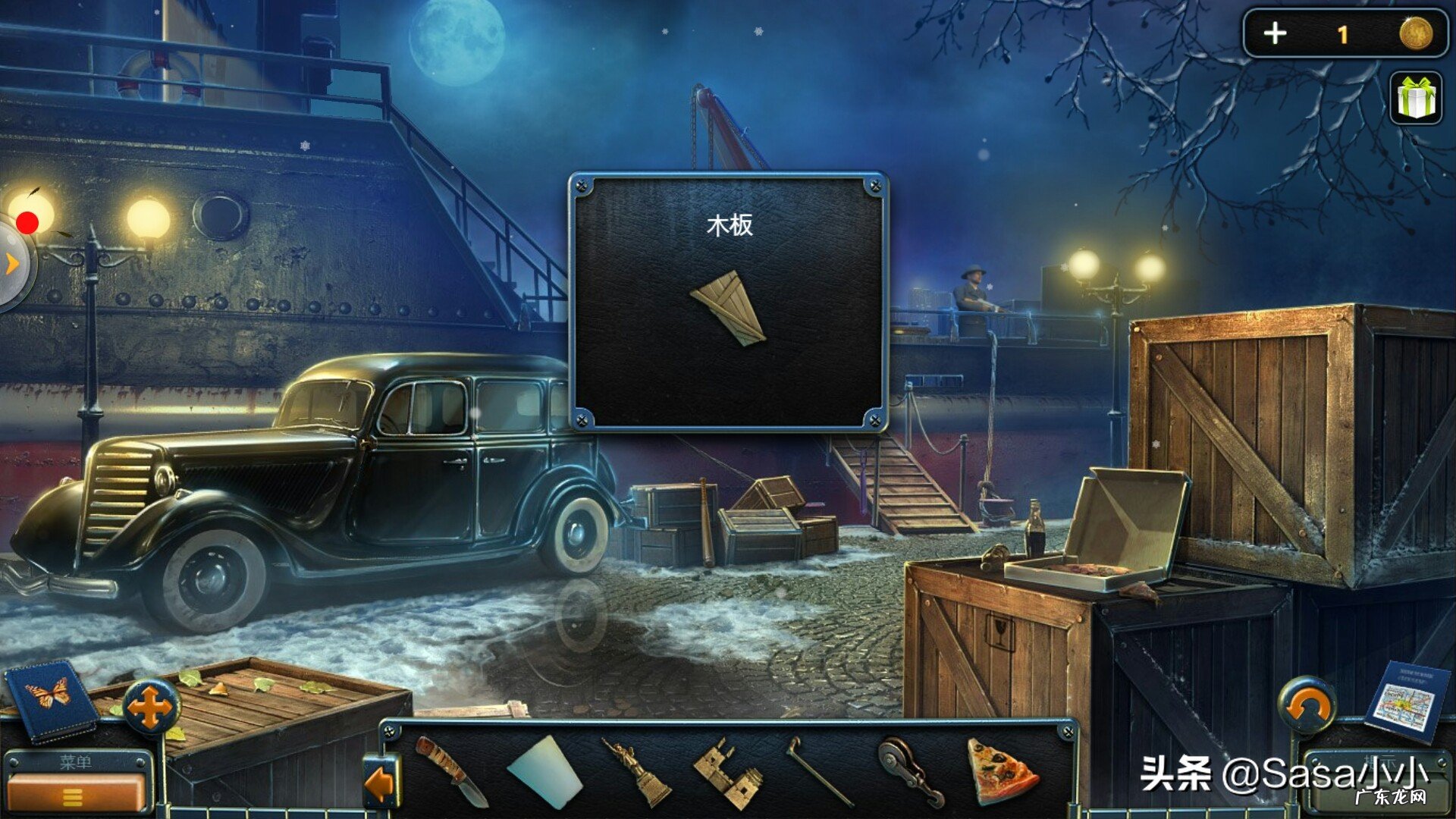This screenshot has width=1456, height=819.
Task: Add coins with the plus button
Action: (x=1275, y=33)
